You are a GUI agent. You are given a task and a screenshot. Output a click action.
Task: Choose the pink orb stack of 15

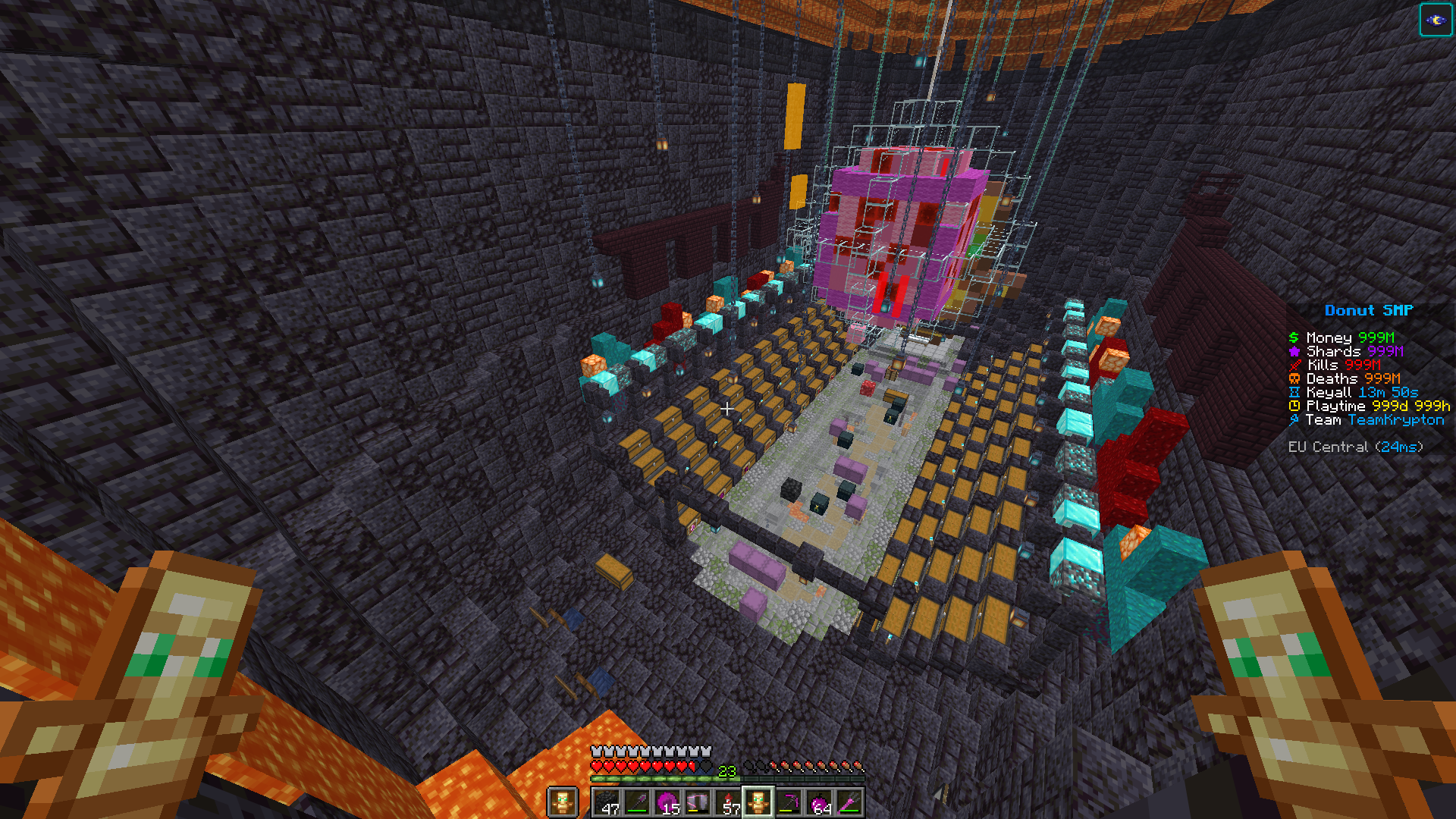667,802
